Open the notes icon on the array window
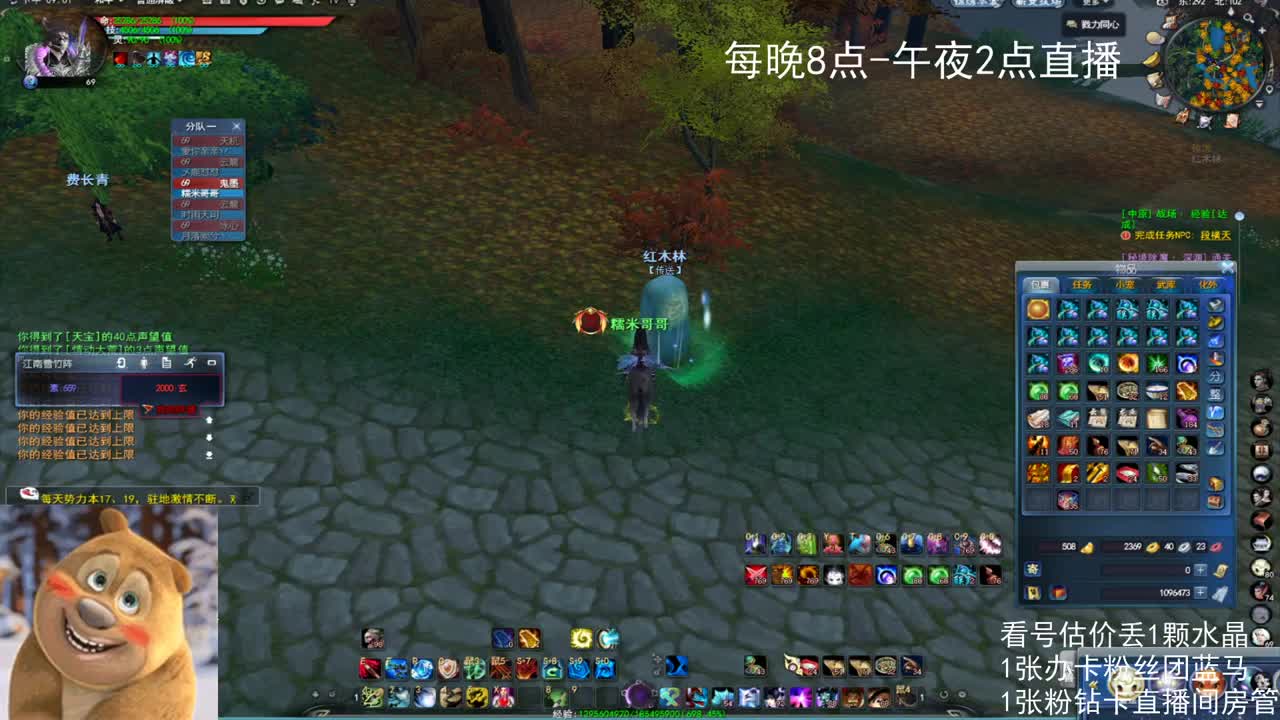Screen dimensions: 1280x720 pos(167,363)
